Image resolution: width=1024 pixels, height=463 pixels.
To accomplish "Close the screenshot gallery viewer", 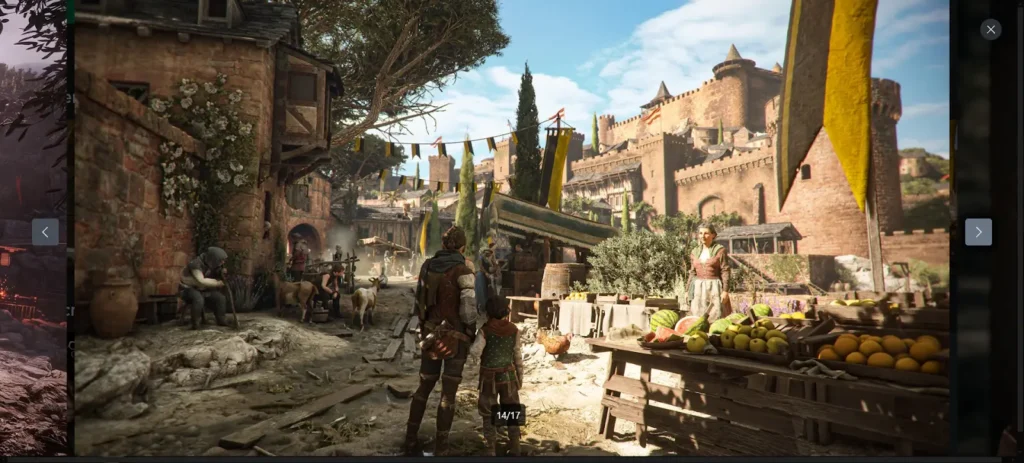I will coord(990,30).
